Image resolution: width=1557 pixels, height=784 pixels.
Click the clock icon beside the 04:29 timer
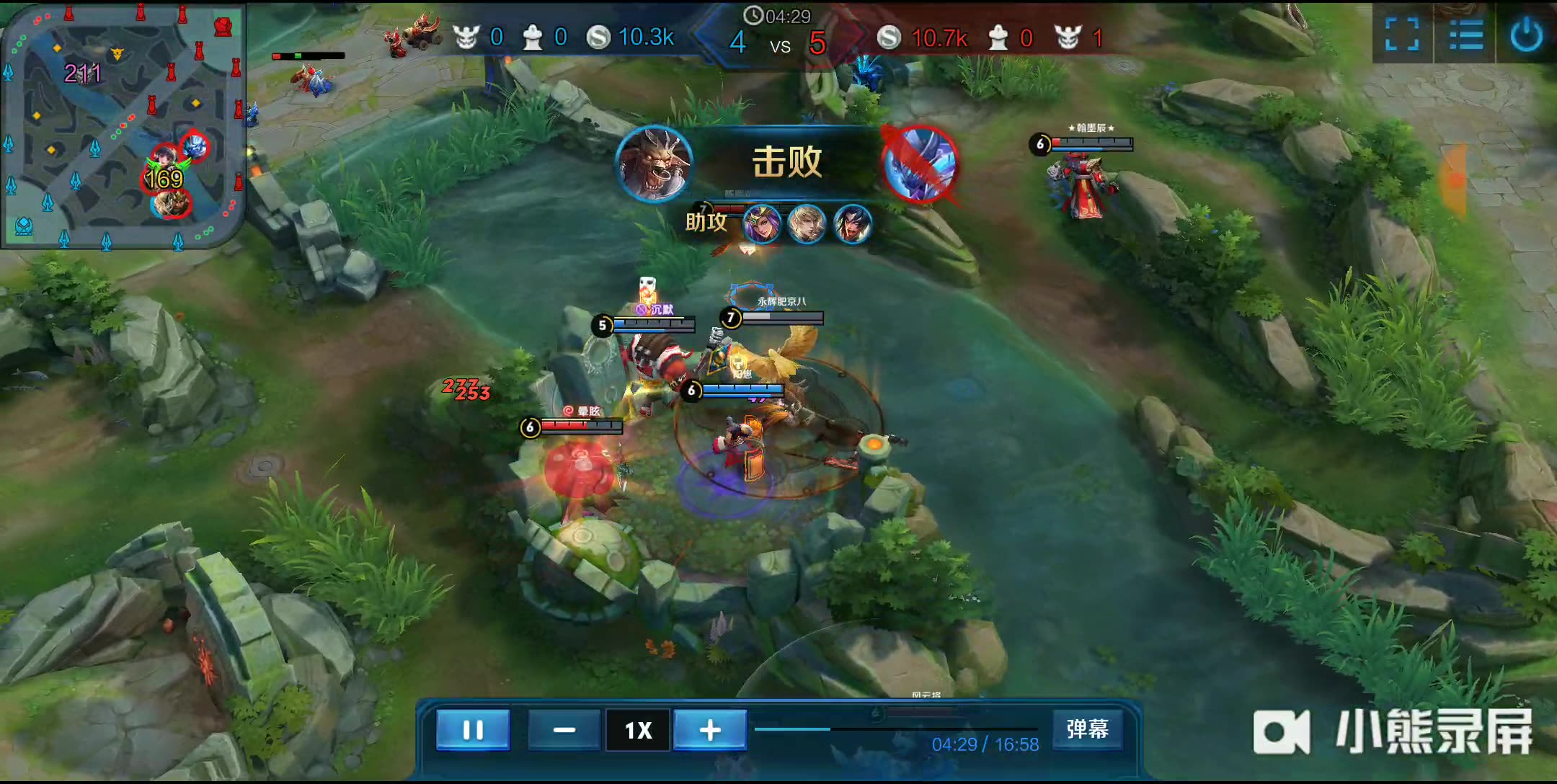pyautogui.click(x=753, y=14)
